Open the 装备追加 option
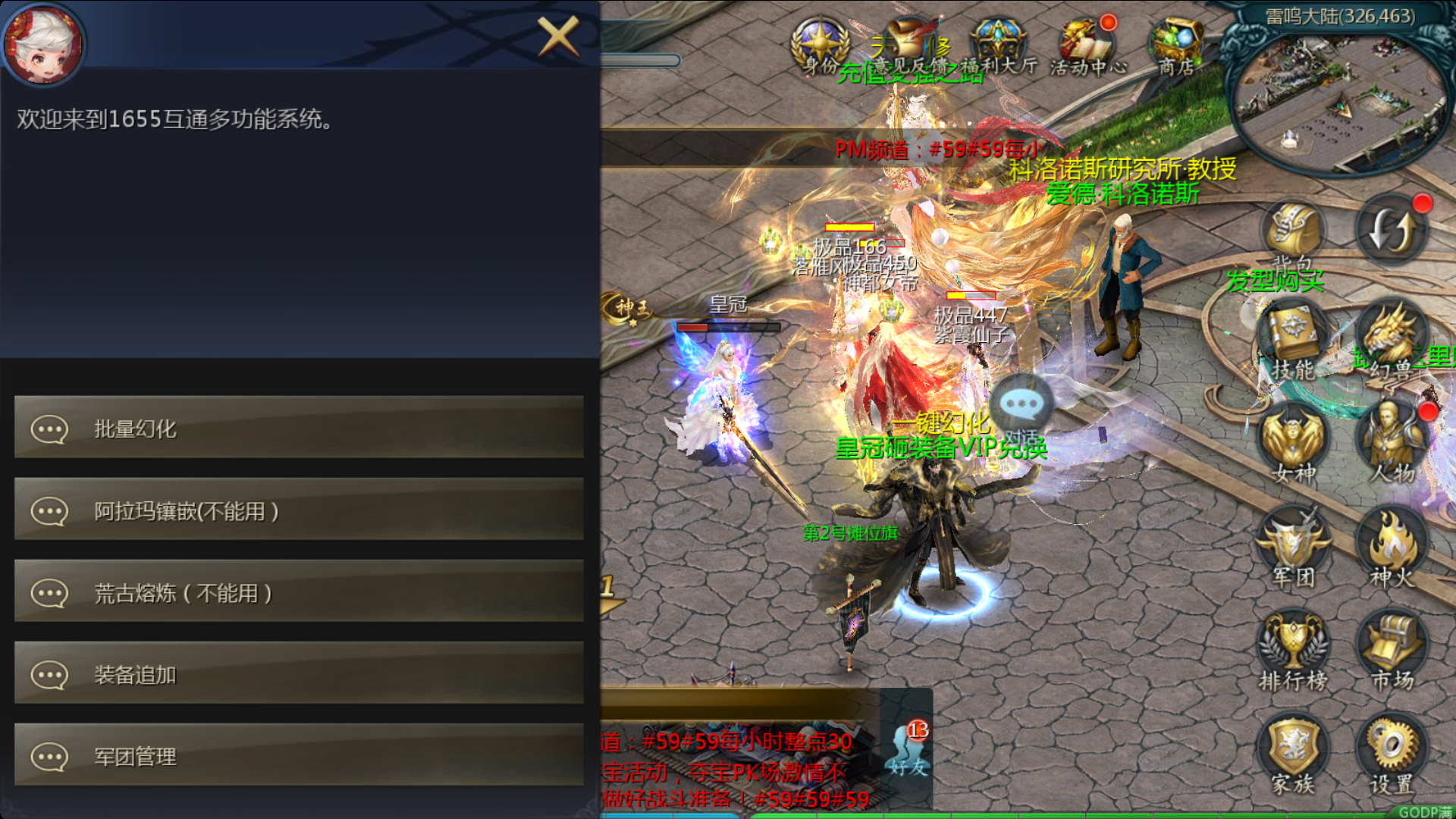Screen dimensions: 1456x819 click(x=299, y=673)
